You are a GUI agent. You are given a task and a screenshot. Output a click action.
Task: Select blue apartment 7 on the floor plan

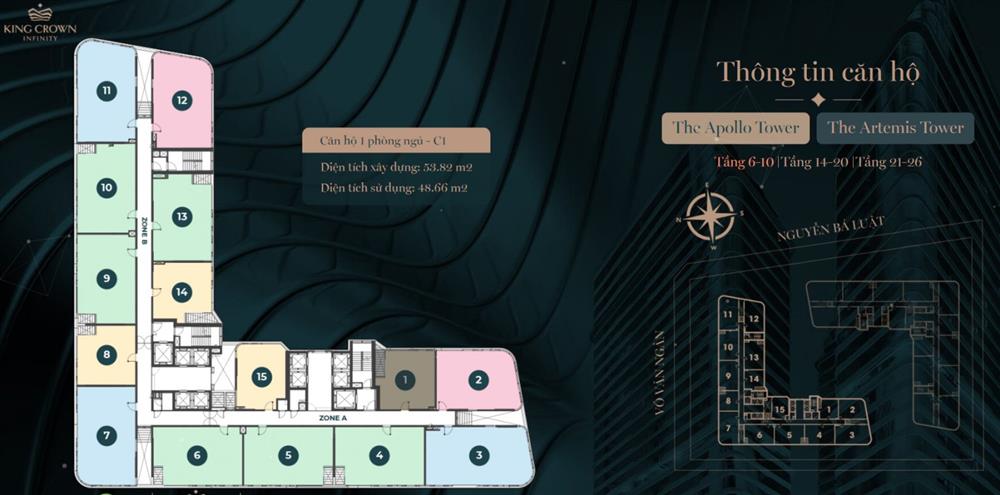(x=106, y=435)
